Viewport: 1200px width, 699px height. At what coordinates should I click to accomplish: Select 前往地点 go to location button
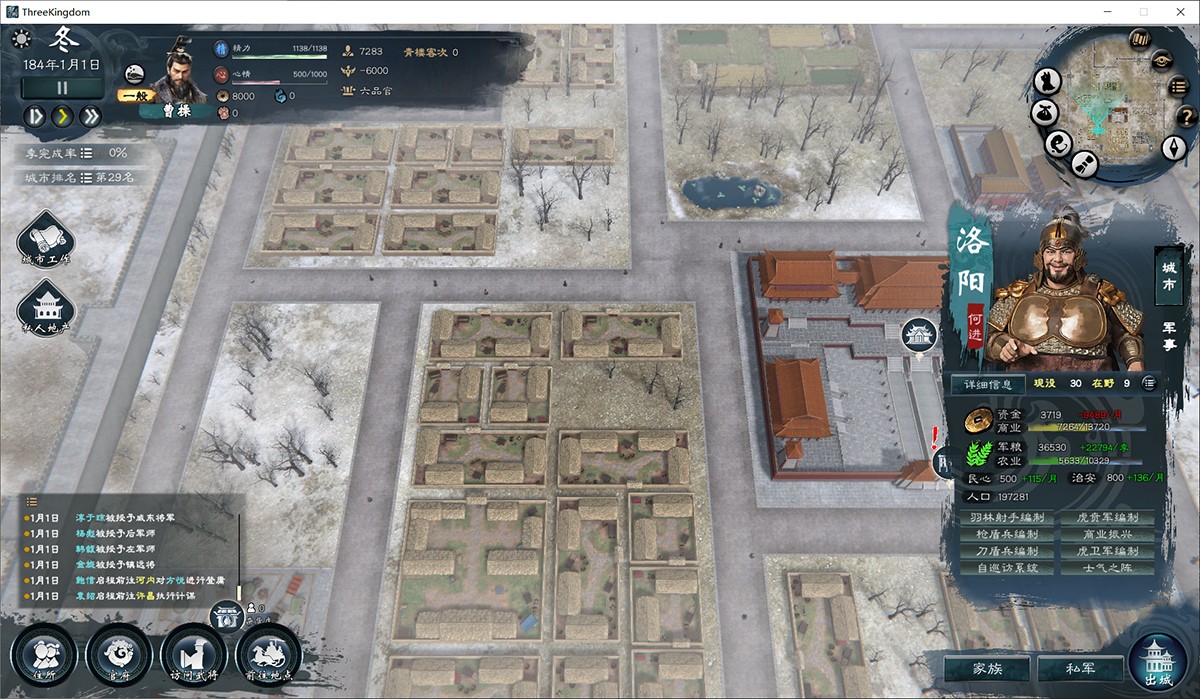tap(268, 656)
